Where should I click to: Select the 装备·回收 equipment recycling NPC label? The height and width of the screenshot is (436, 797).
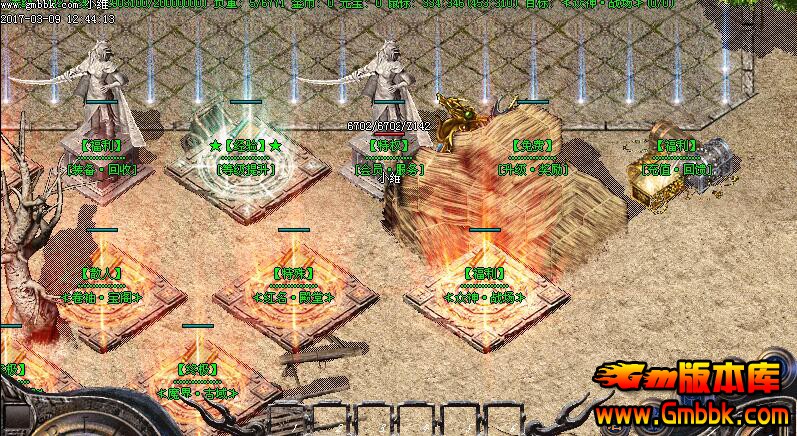click(x=104, y=170)
